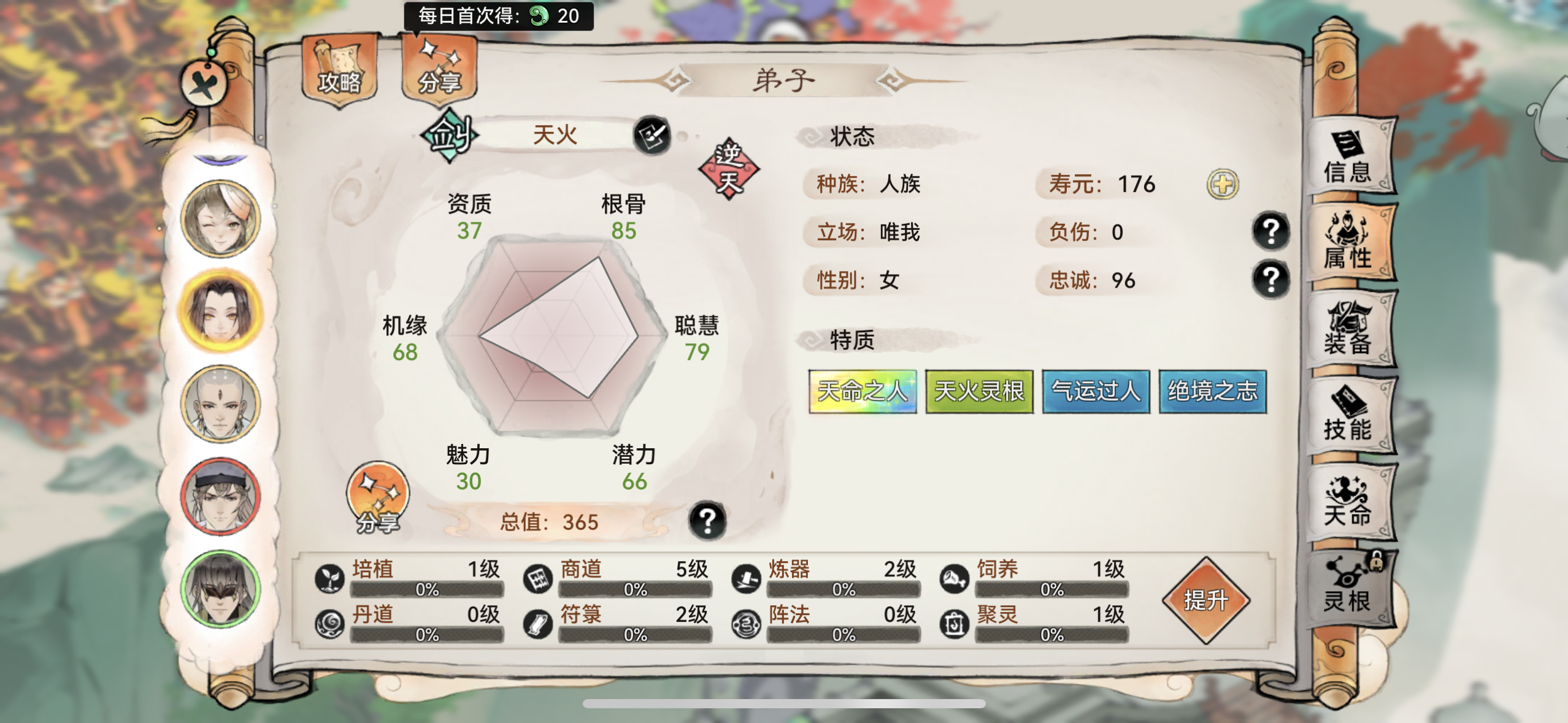The width and height of the screenshot is (1568, 723).
Task: Click the edit icon beside the name 天火
Action: click(652, 136)
